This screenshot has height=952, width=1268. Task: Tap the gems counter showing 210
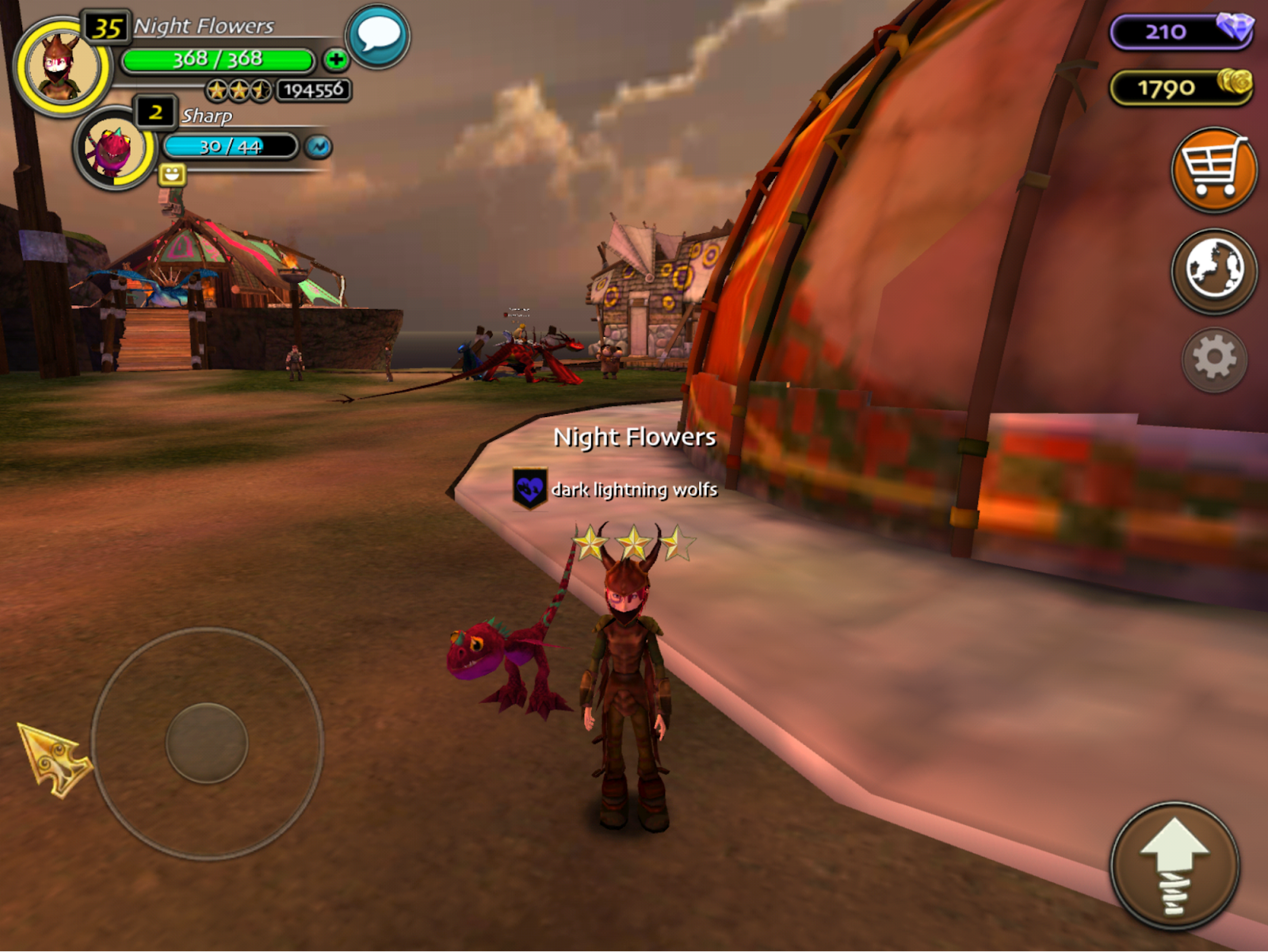[1181, 32]
